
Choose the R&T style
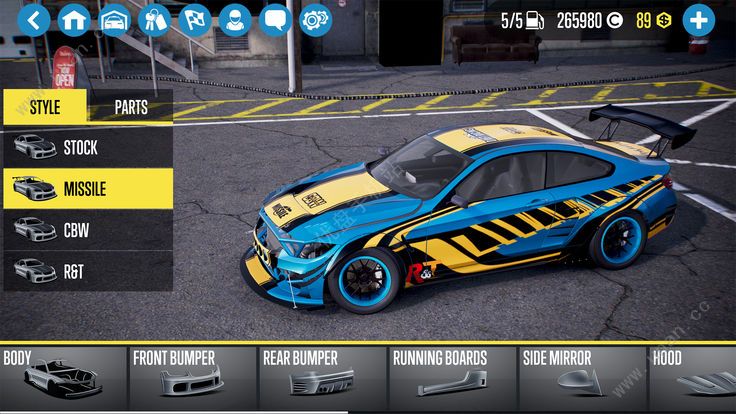pos(87,270)
